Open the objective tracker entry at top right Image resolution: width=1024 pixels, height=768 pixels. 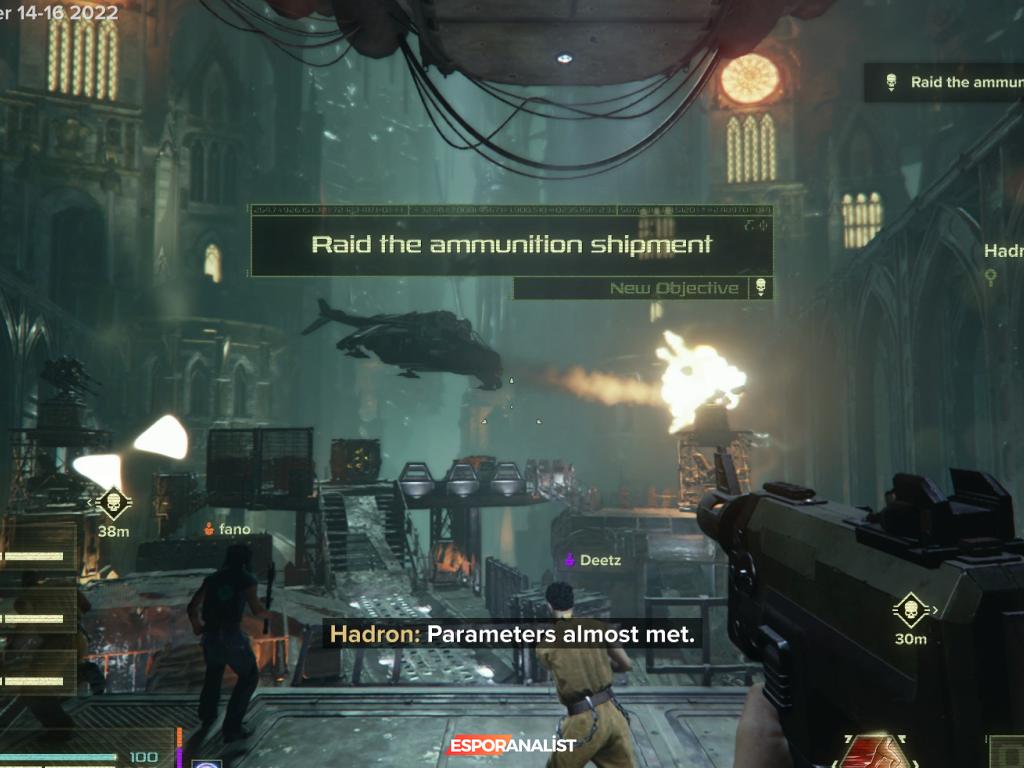pyautogui.click(x=944, y=83)
